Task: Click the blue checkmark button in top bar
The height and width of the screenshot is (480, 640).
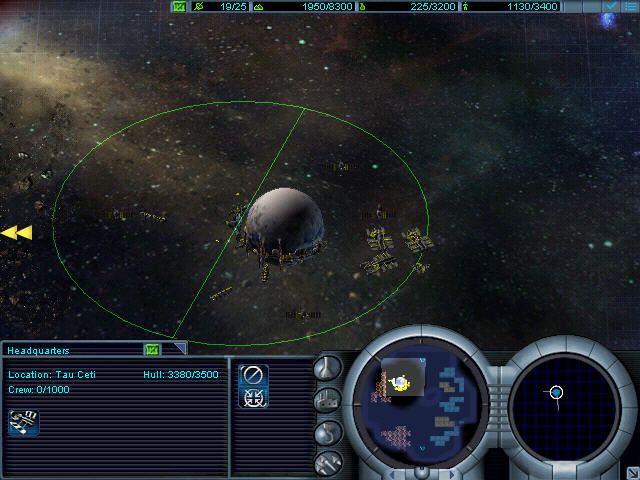Action: [x=611, y=7]
